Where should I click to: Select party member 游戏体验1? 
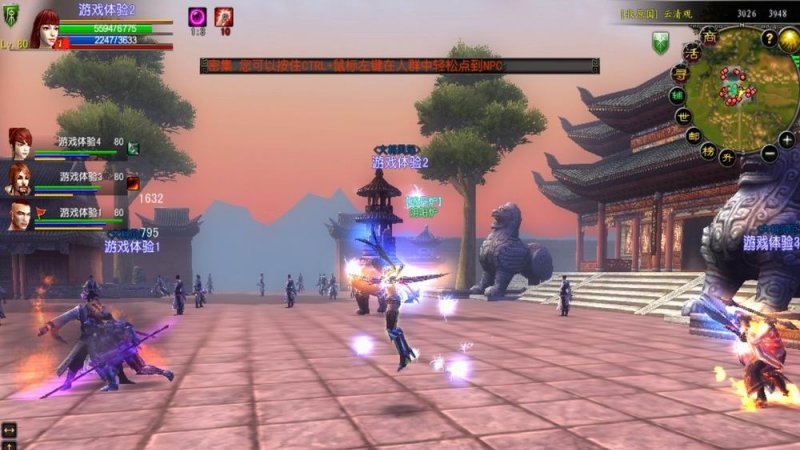coord(20,215)
